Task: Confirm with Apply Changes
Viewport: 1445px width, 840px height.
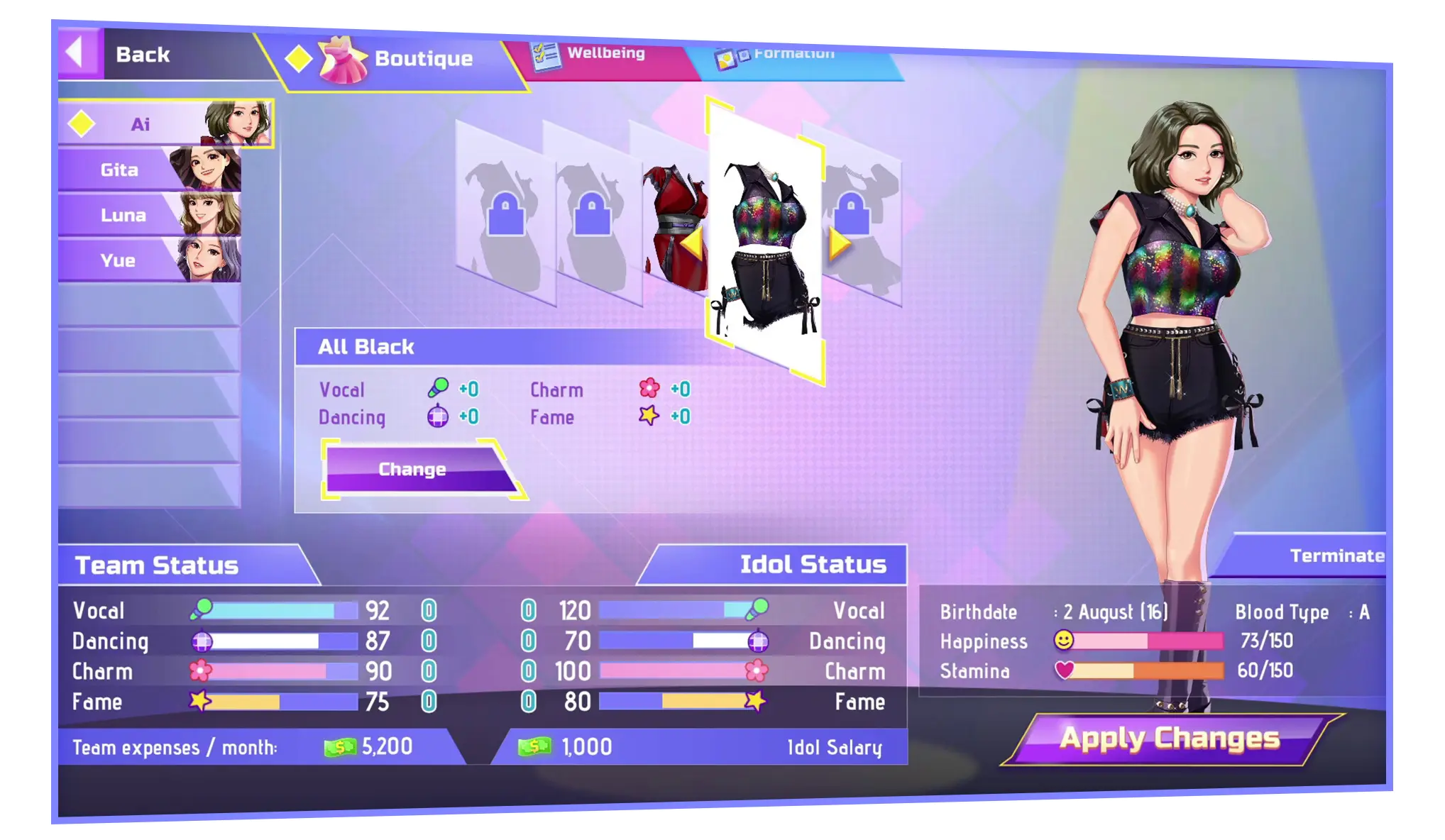Action: pyautogui.click(x=1170, y=739)
